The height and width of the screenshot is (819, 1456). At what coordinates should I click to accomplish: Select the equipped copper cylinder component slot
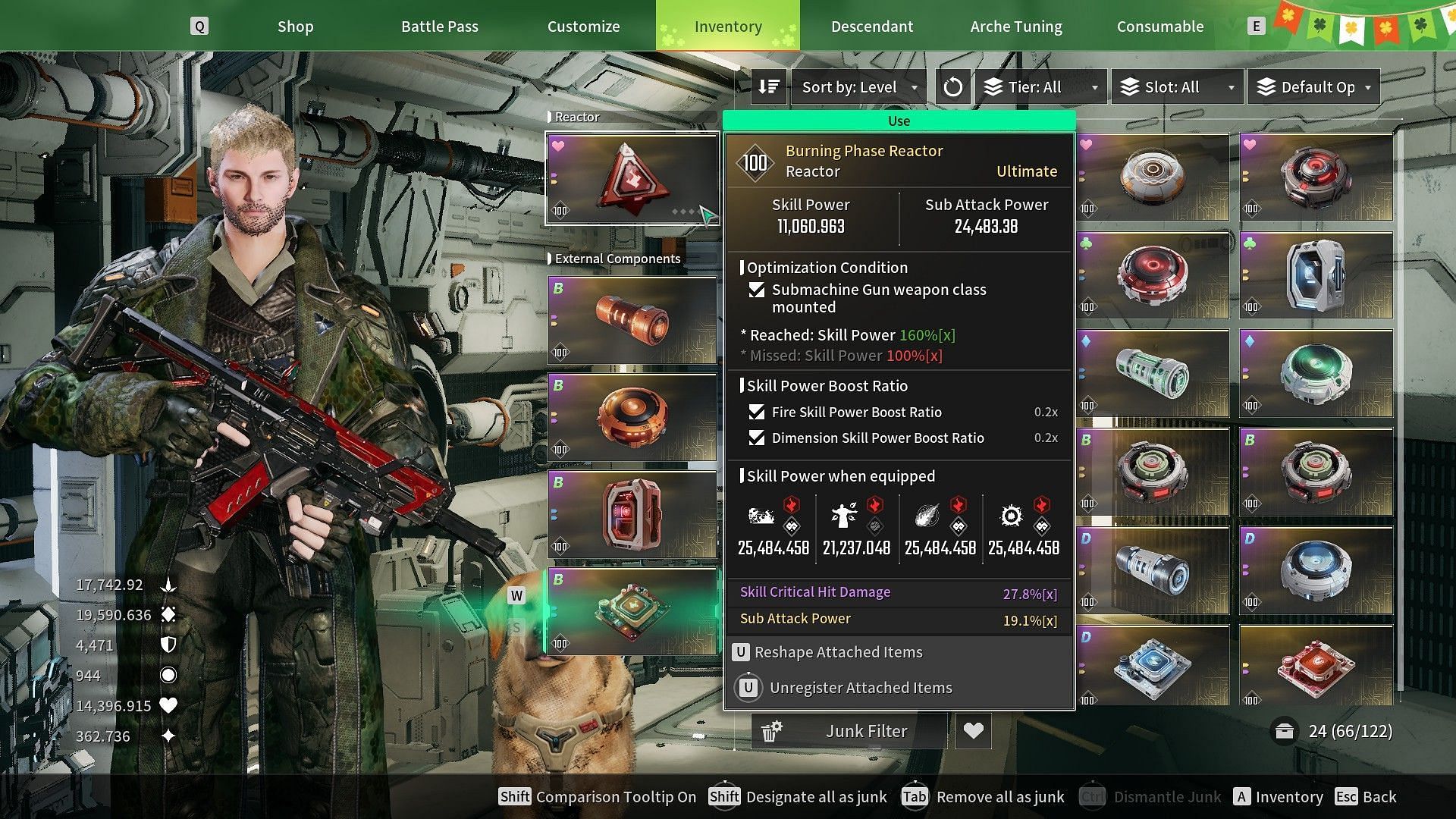pos(632,320)
